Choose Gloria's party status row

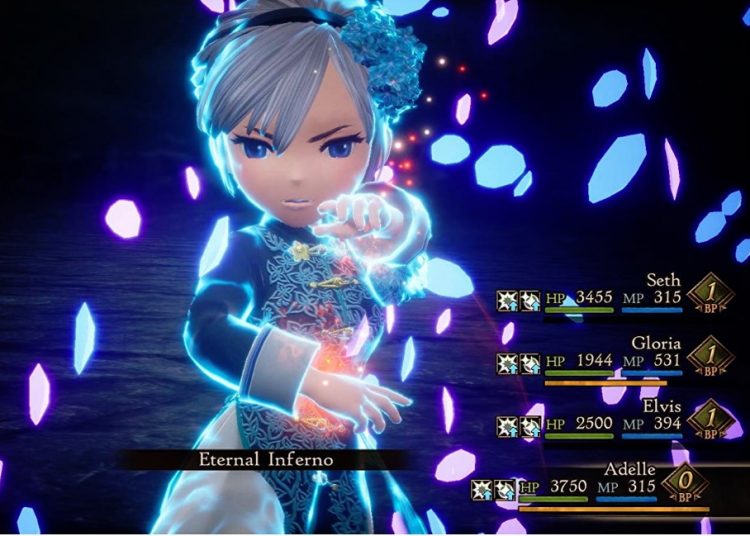coord(656,343)
